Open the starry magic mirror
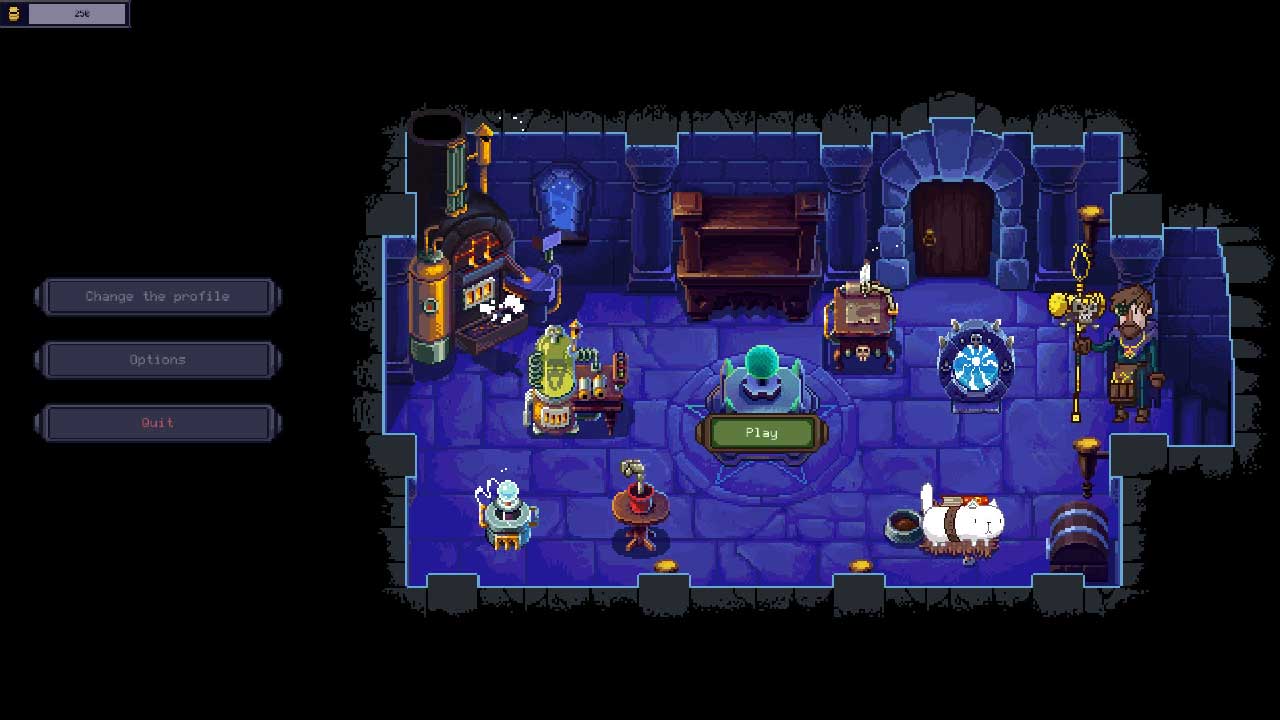The width and height of the screenshot is (1280, 720). pyautogui.click(x=563, y=200)
